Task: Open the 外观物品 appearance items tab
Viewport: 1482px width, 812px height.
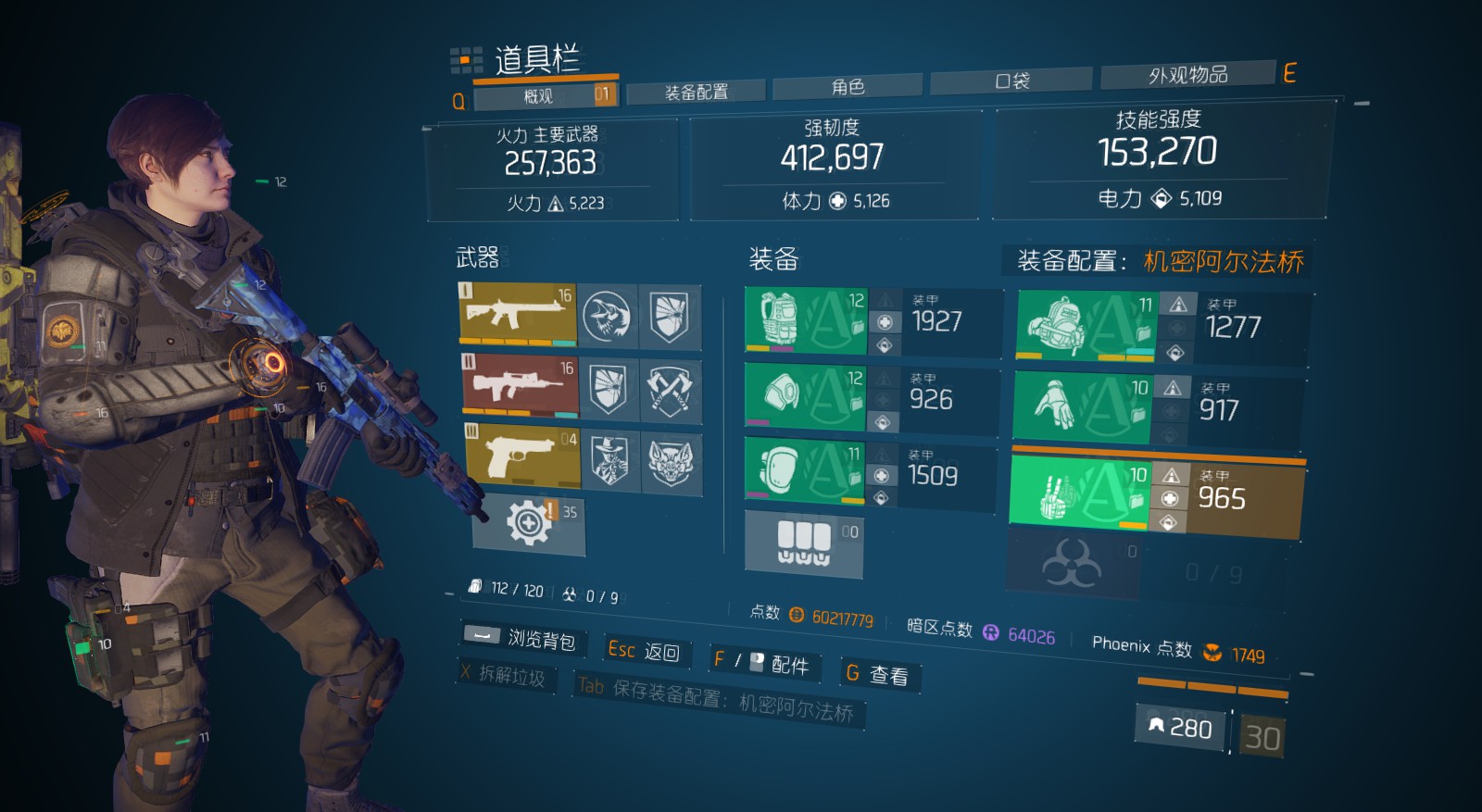Action: 1188,74
